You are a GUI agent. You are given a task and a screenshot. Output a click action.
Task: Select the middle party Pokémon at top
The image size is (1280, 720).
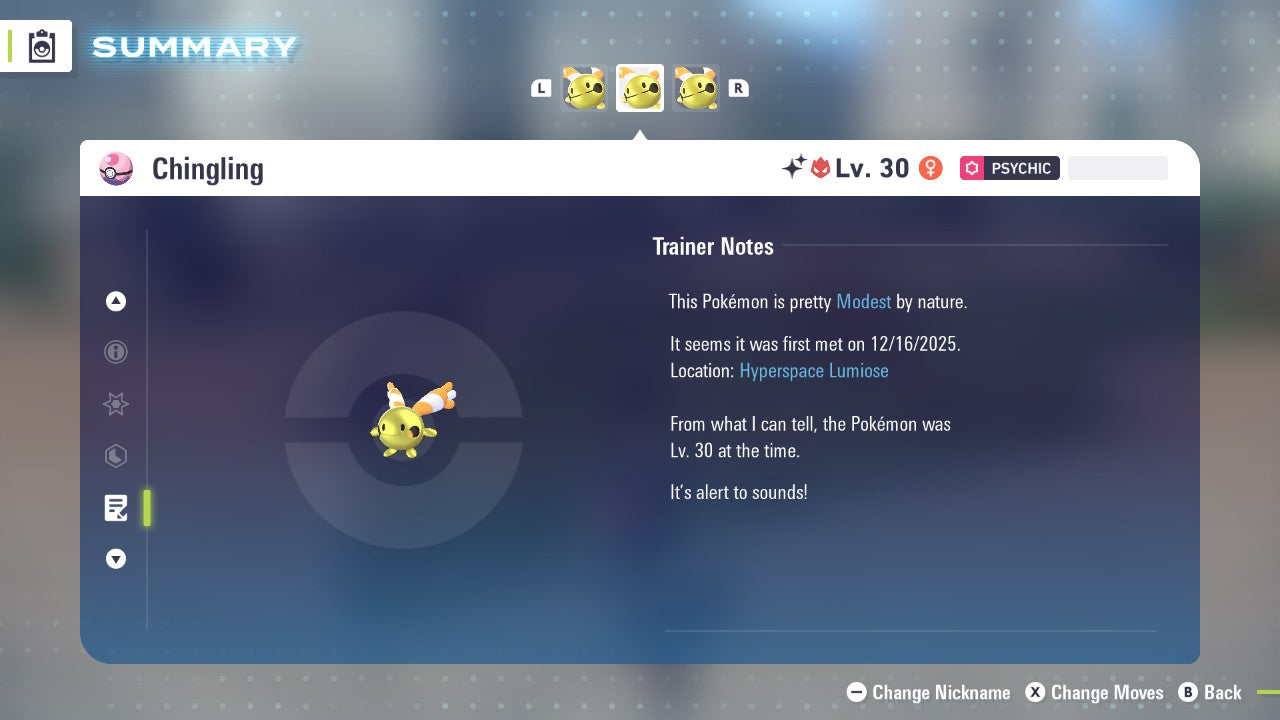(639, 88)
